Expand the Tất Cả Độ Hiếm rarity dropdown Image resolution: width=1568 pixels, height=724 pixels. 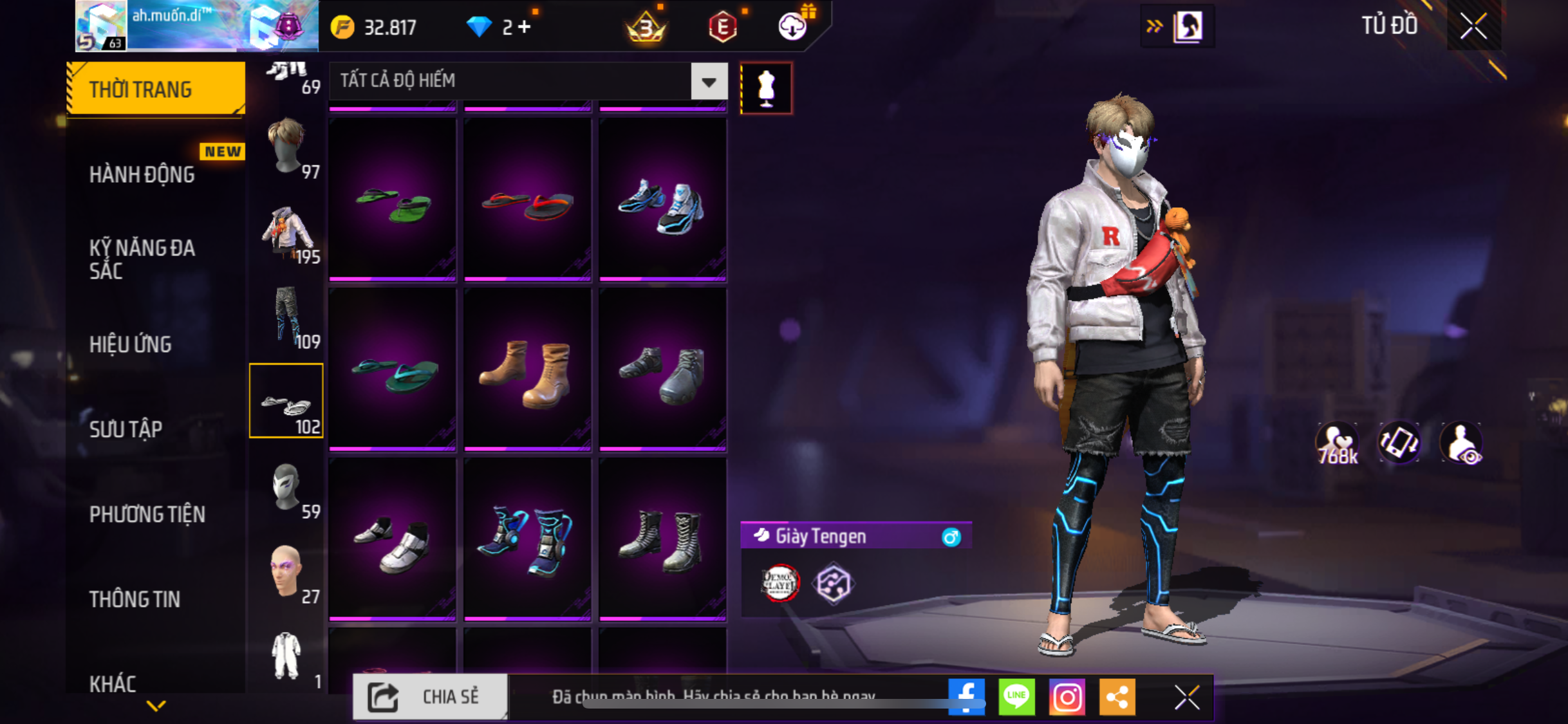coord(709,82)
